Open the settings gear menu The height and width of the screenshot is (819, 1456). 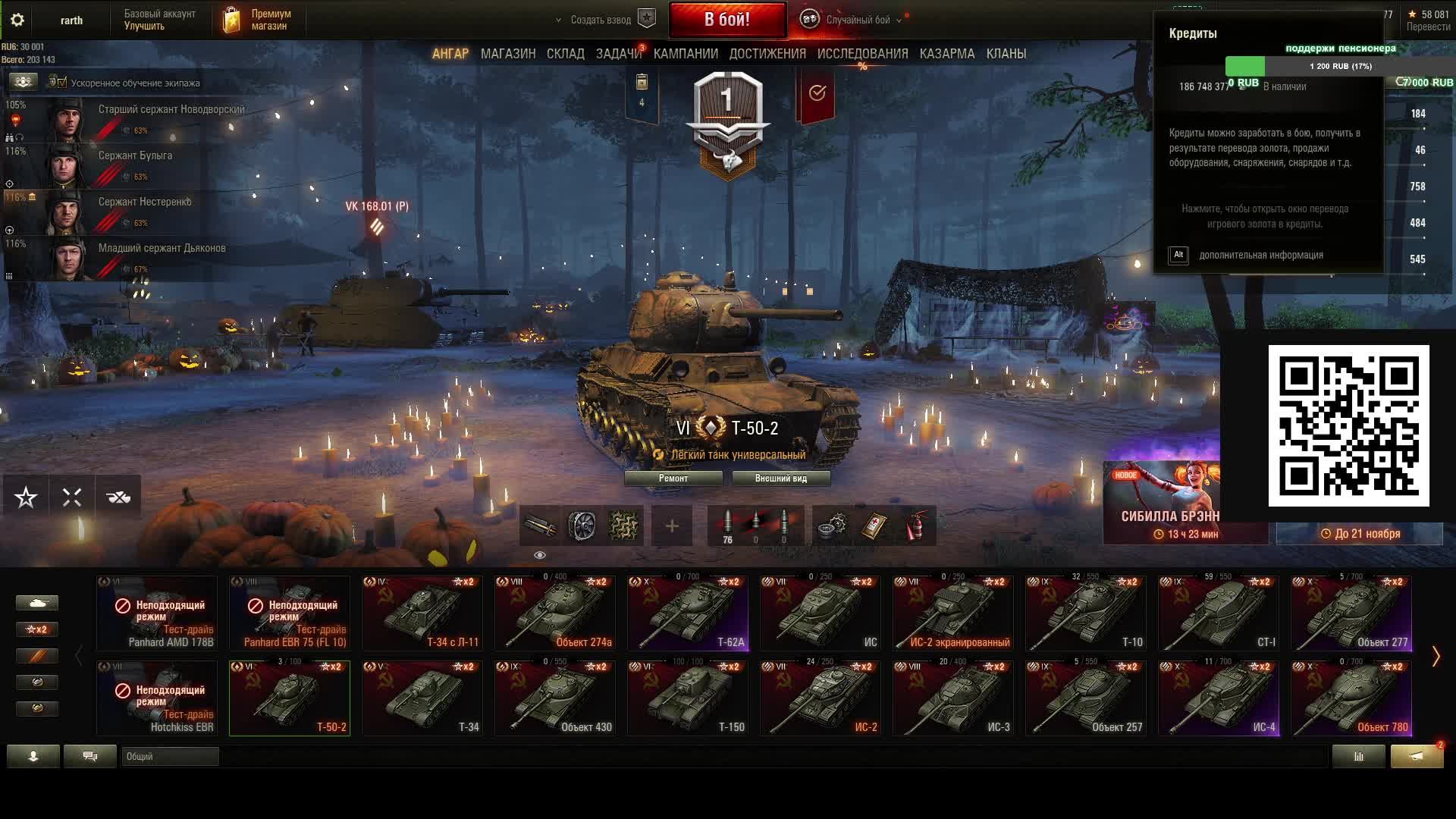(17, 20)
